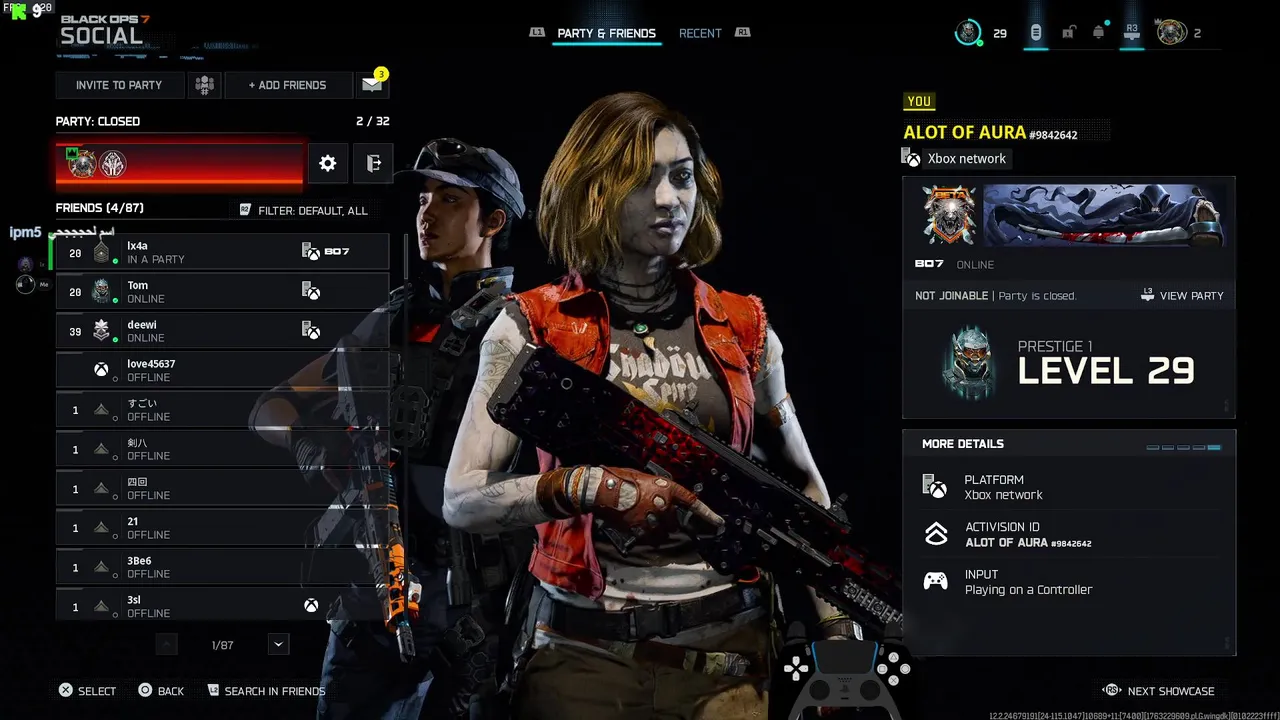Screen dimensions: 1280x720
Task: Select friend lx4a in the list
Action: 222,253
